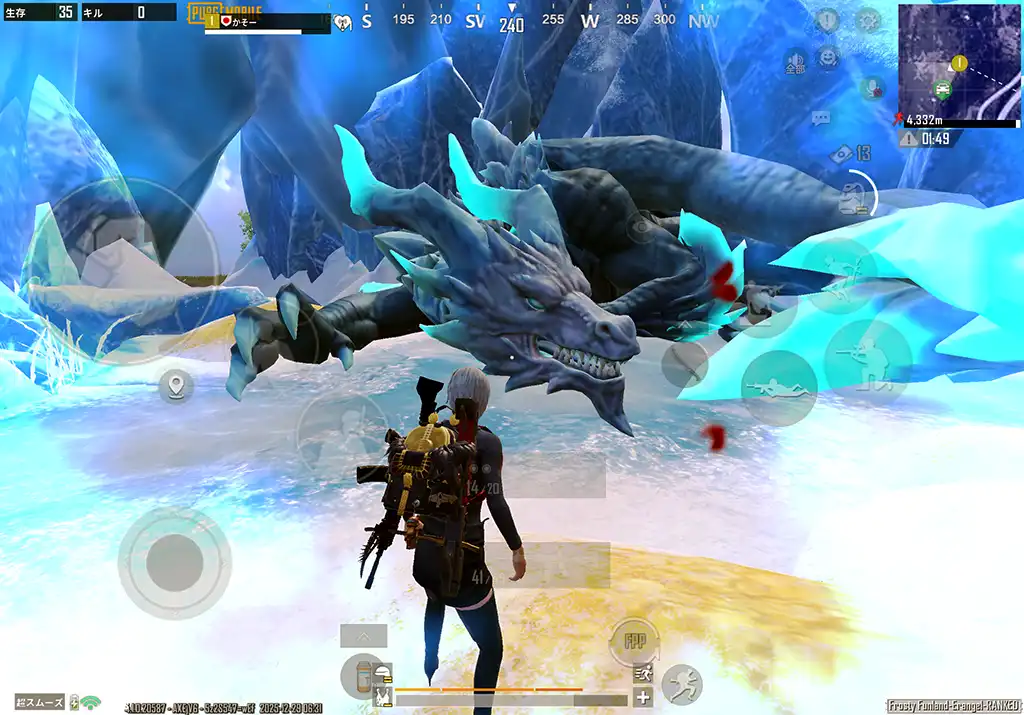Open the emote smiley button

[x=828, y=58]
